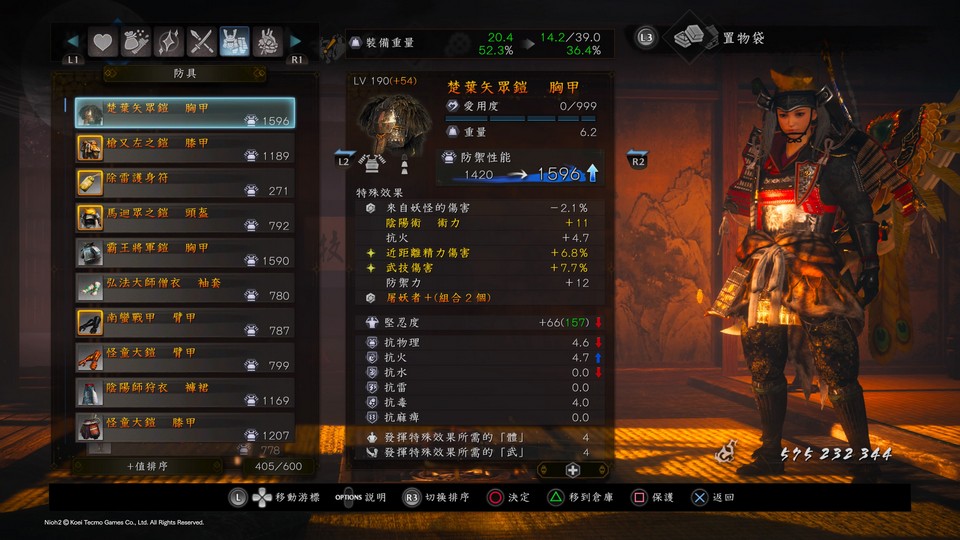
Task: Go to the previous category with the left arrow
Action: (x=72, y=42)
